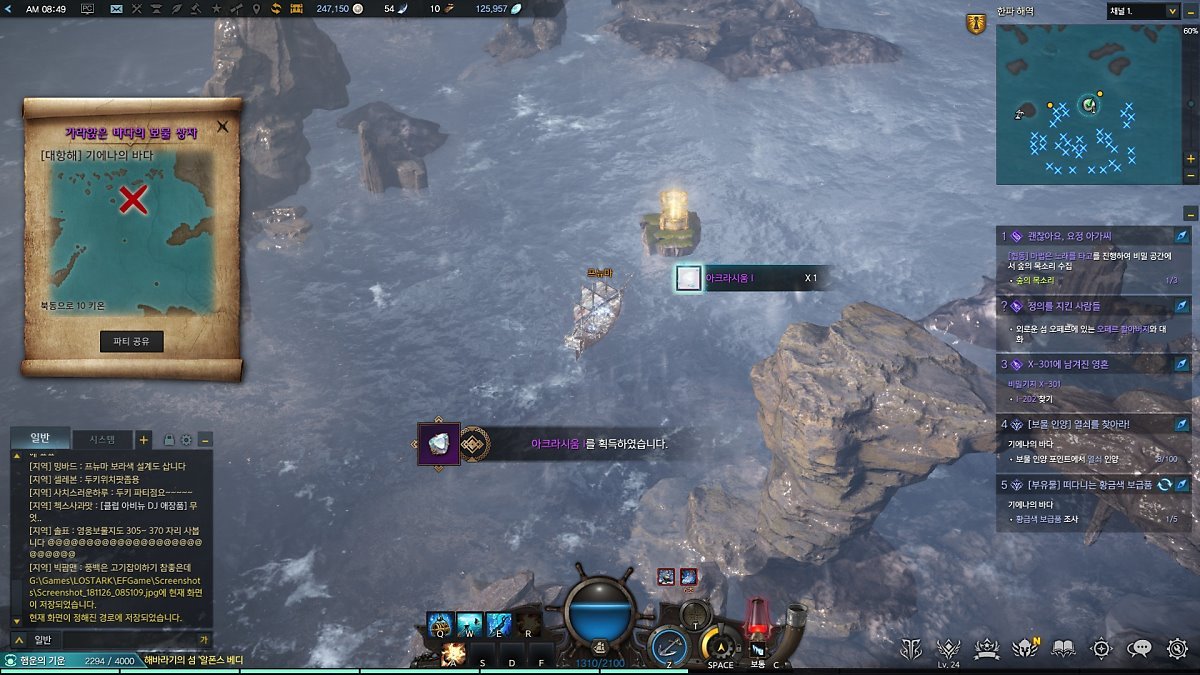The height and width of the screenshot is (675, 1200).
Task: Open the channel selection dropdown
Action: (1142, 11)
